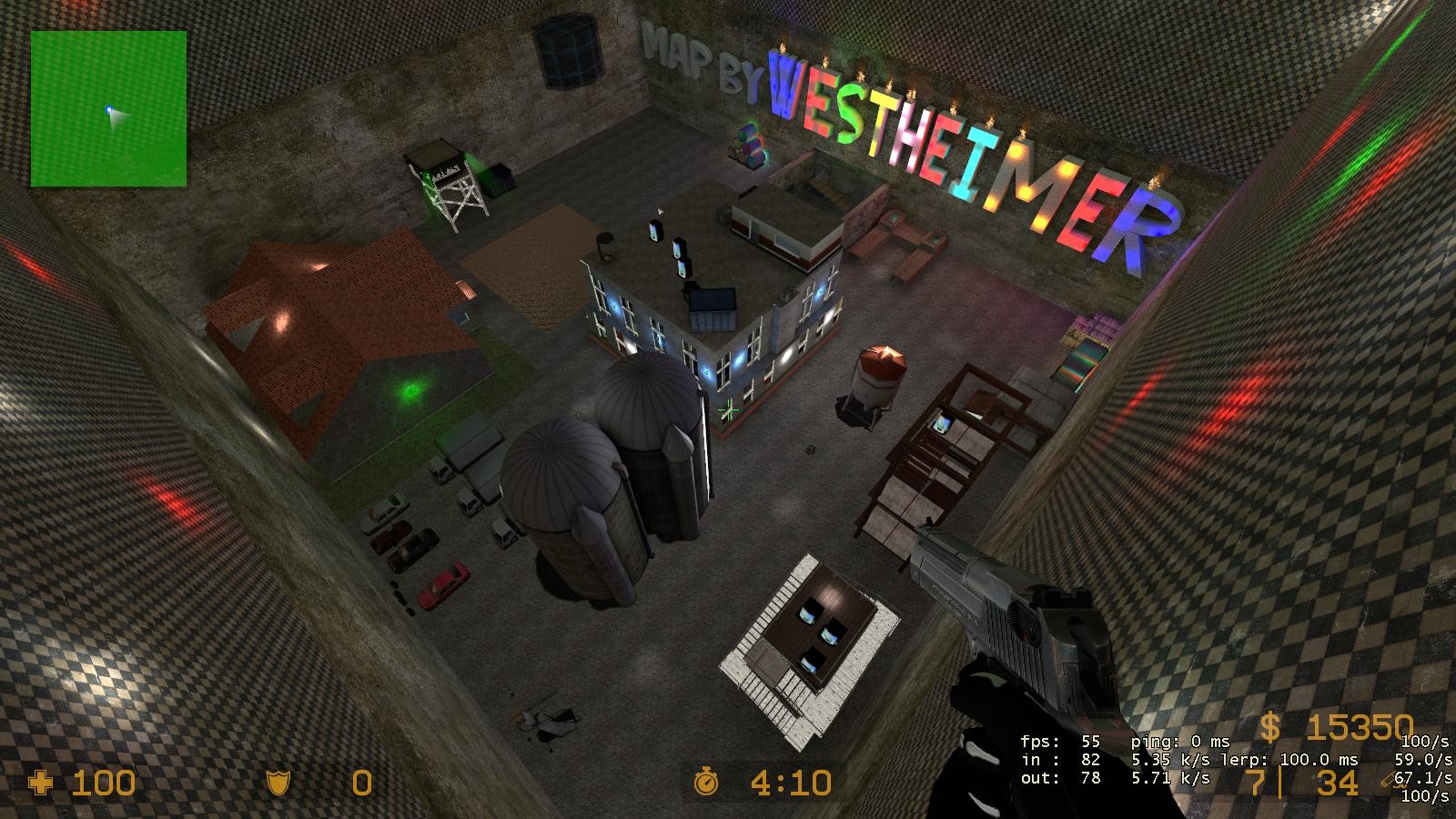The width and height of the screenshot is (1456, 819).
Task: Click the teammate dot shown on the radar
Action: [107, 107]
